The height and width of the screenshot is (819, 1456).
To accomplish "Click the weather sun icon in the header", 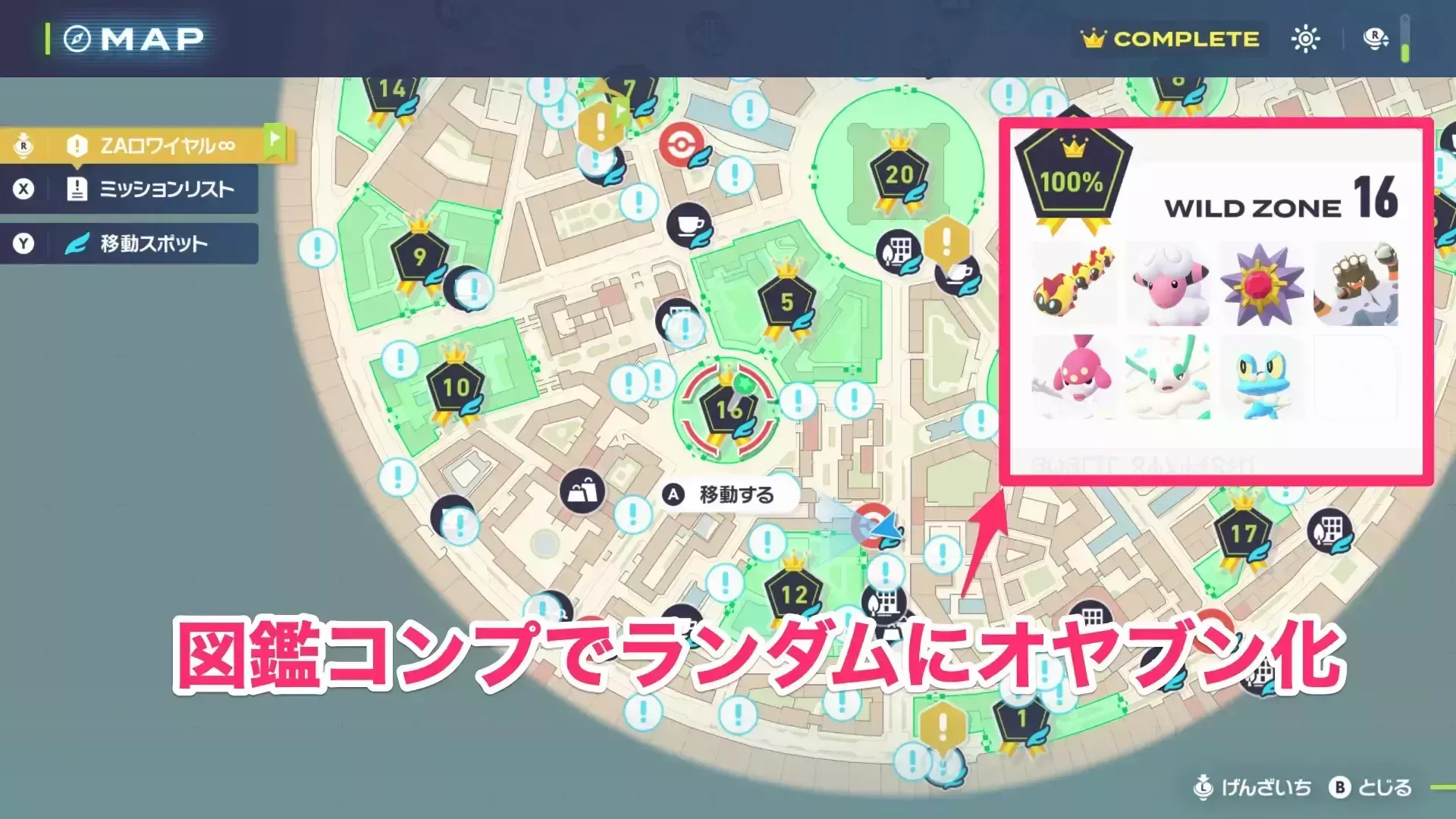I will pyautogui.click(x=1307, y=39).
